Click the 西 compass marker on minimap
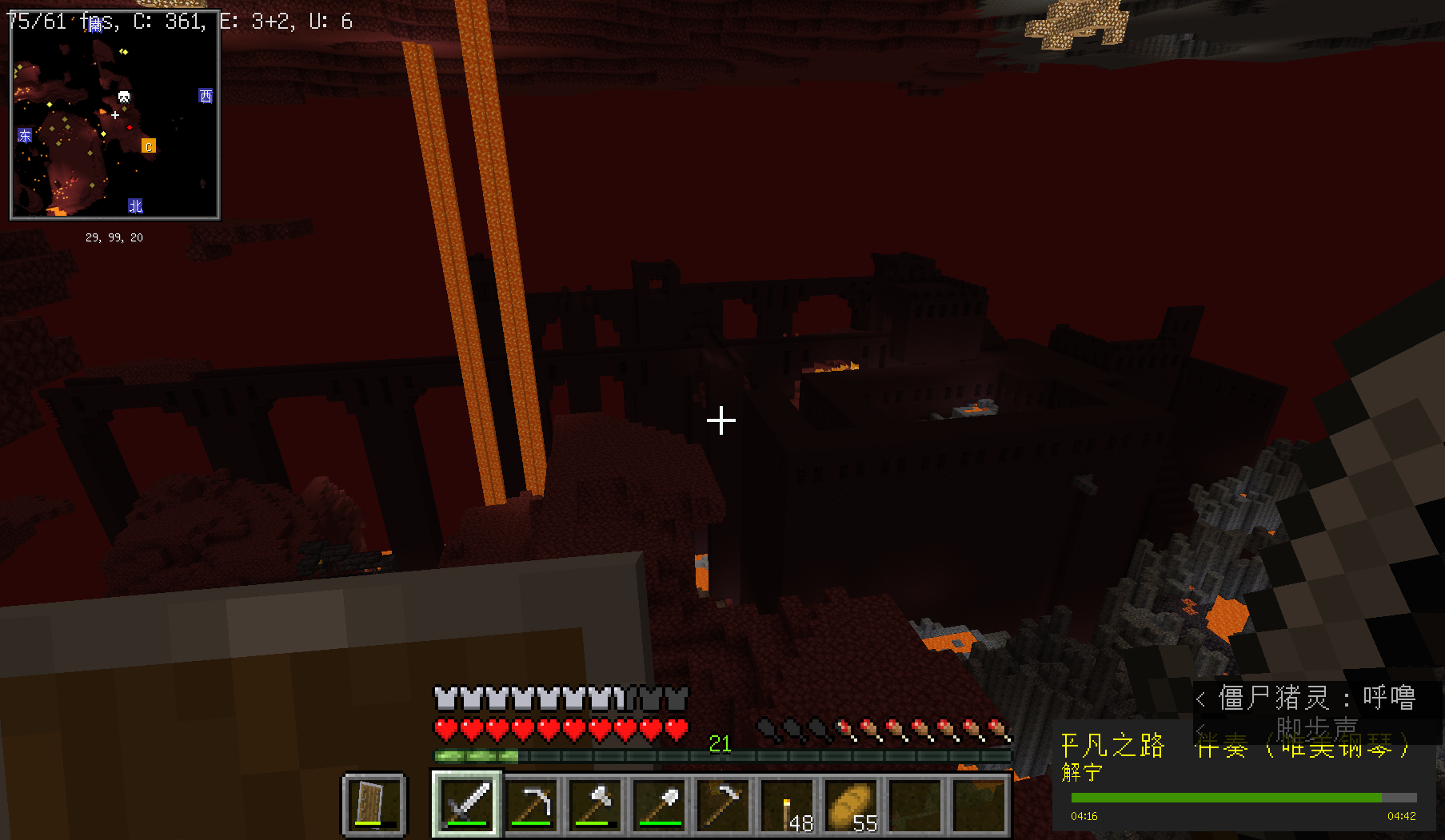 tap(206, 96)
